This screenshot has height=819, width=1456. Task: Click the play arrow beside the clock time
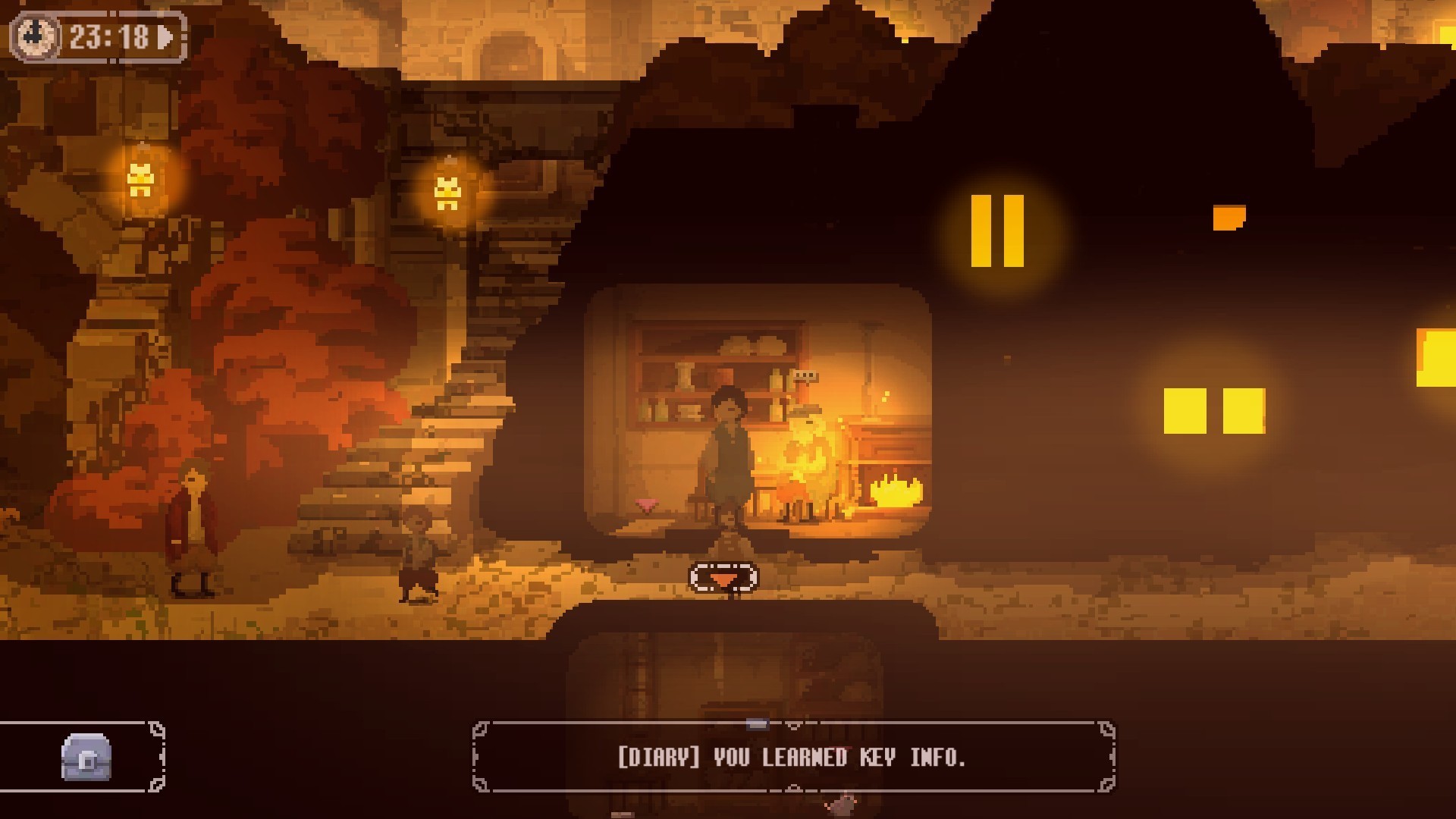(165, 36)
